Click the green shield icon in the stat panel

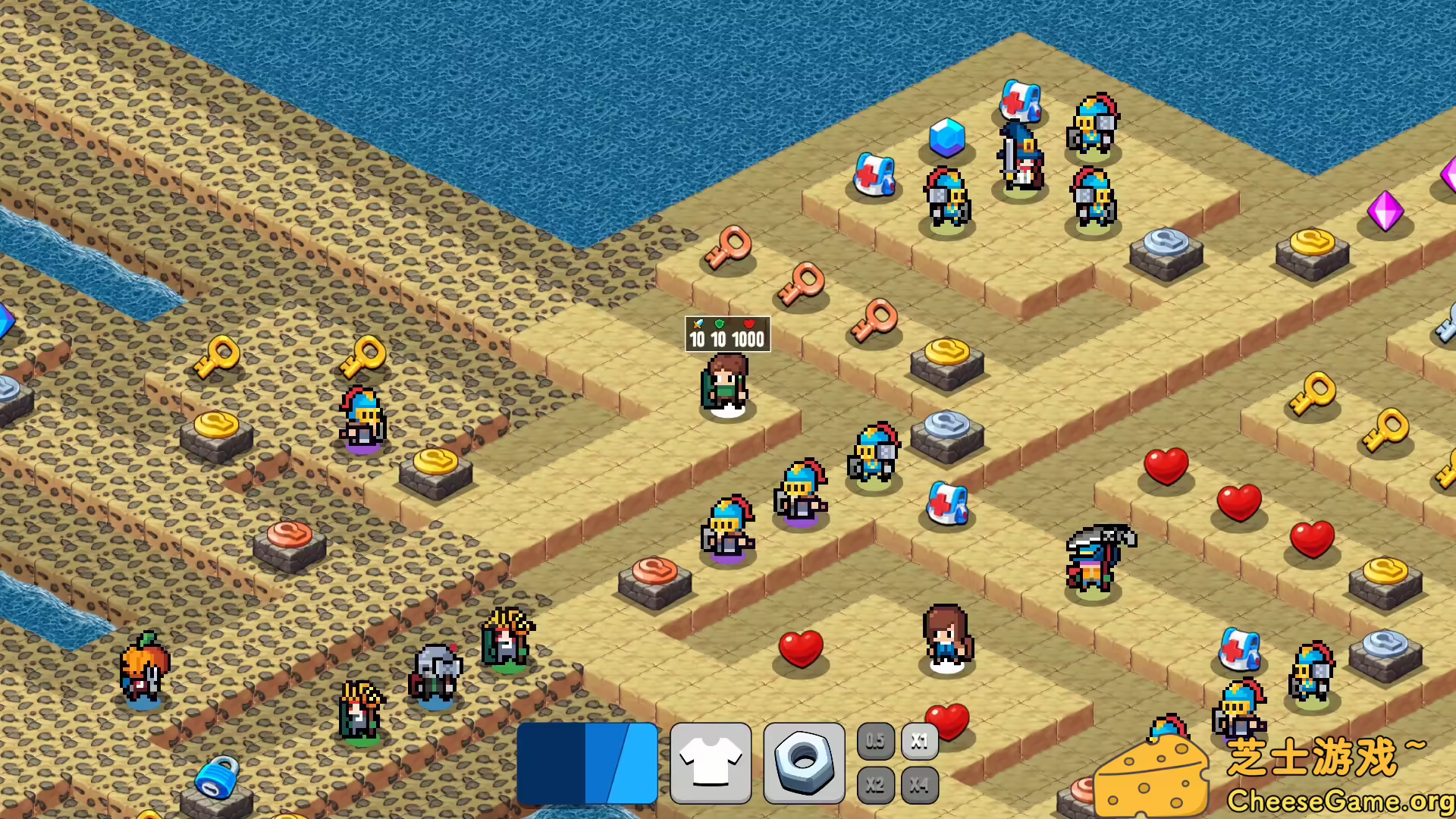[720, 322]
